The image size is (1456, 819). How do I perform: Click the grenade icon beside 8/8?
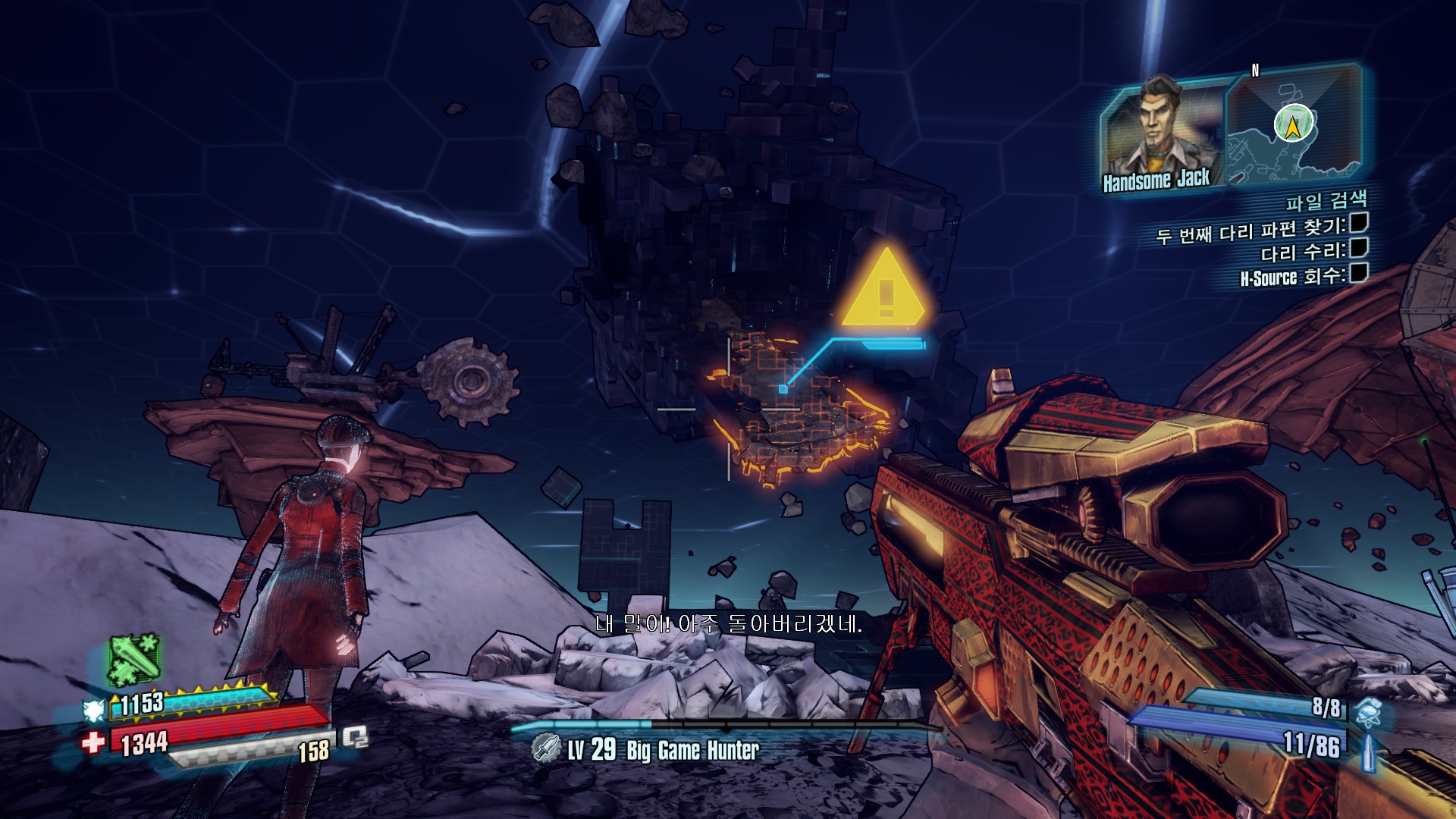point(1369,711)
